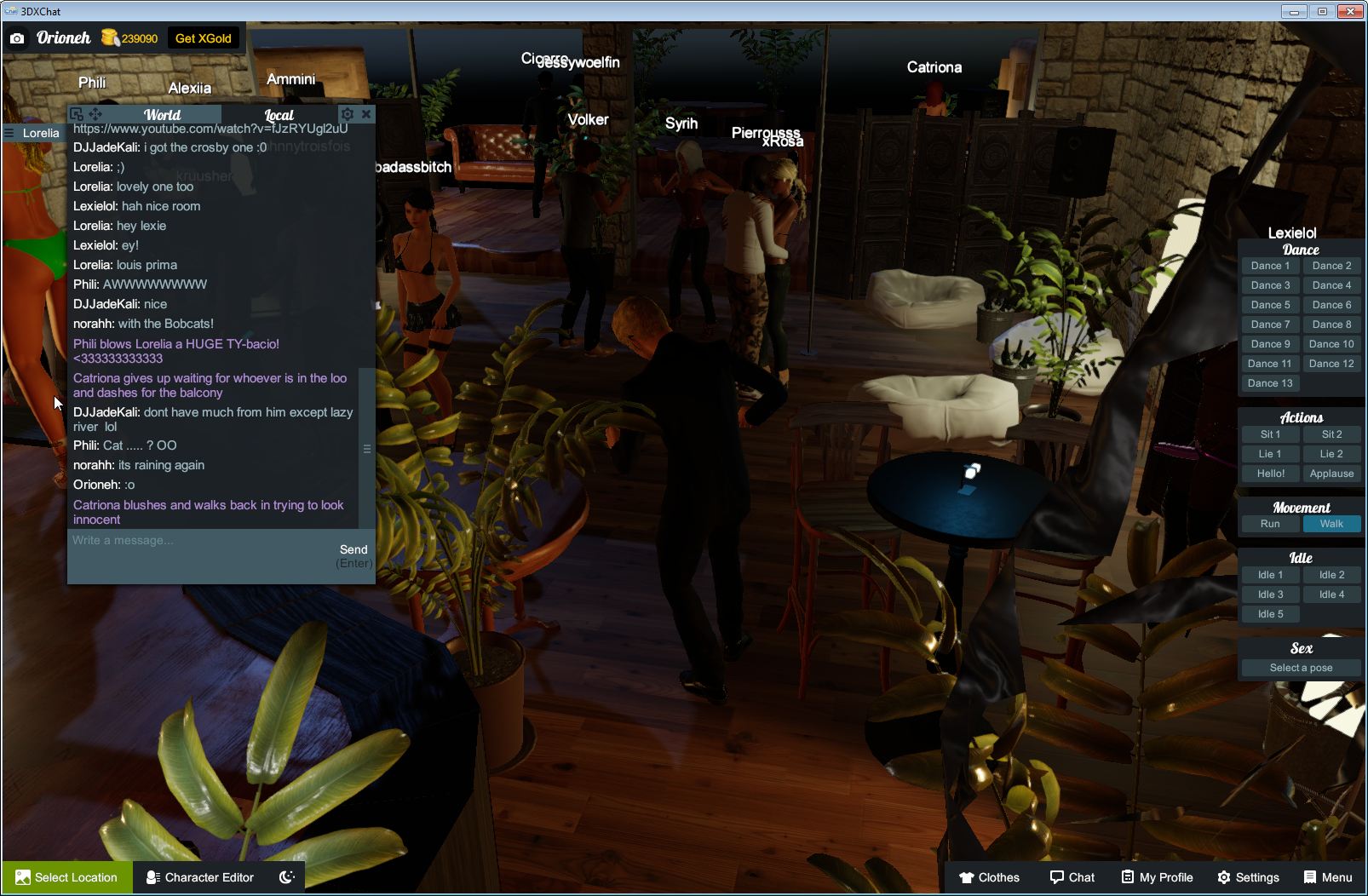The image size is (1368, 896).
Task: Start Dance 5 animation
Action: point(1269,304)
